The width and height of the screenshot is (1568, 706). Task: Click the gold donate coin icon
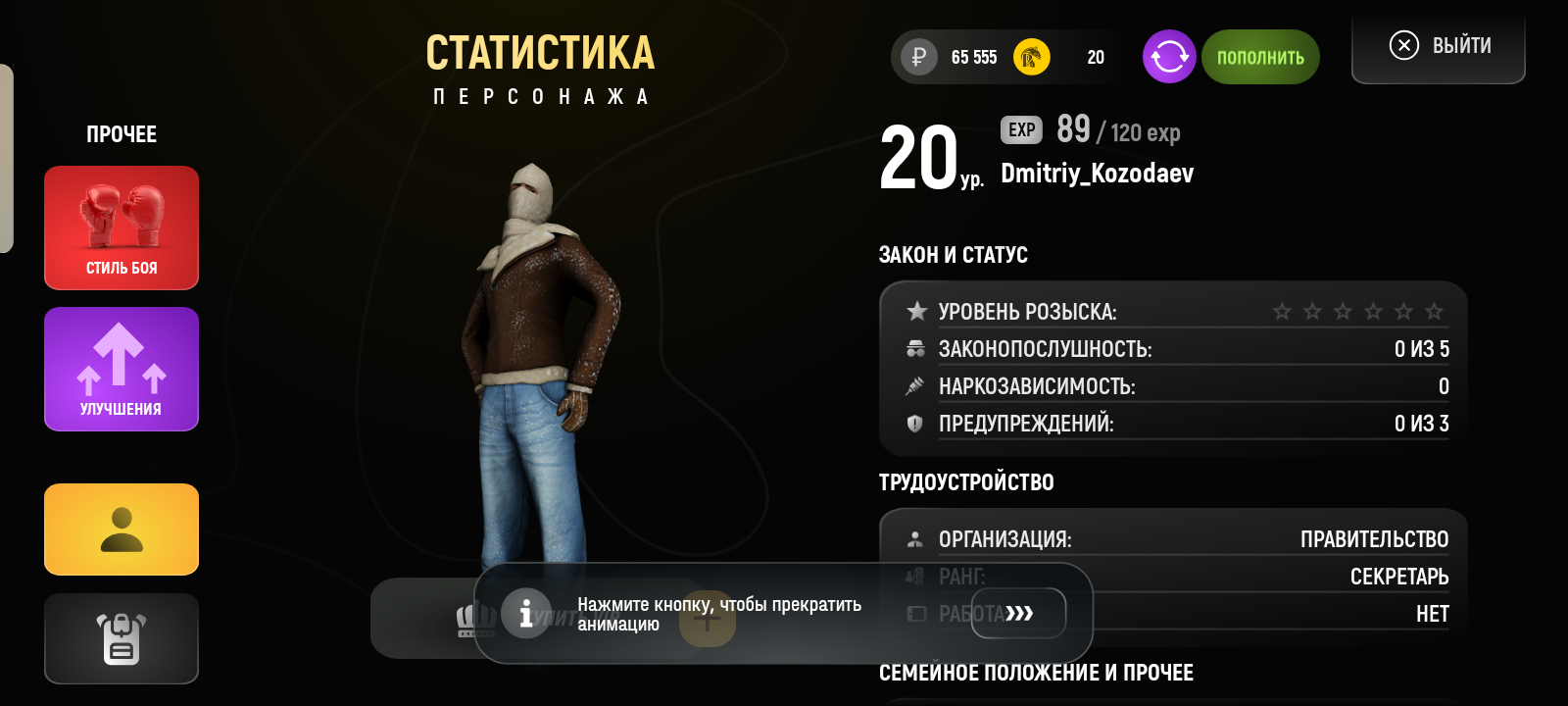1030,57
